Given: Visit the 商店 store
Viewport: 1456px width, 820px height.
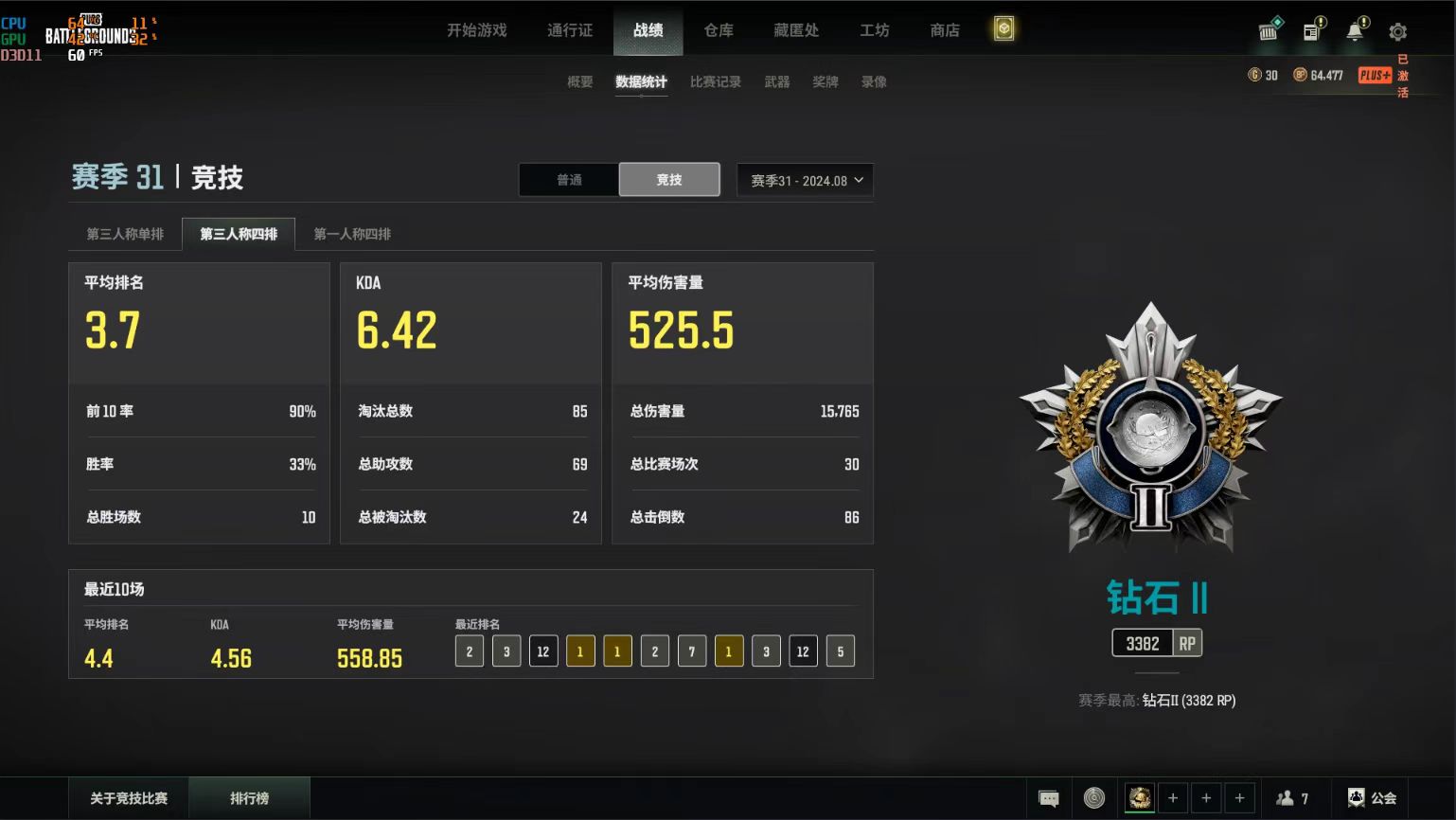Looking at the screenshot, I should pos(944,30).
